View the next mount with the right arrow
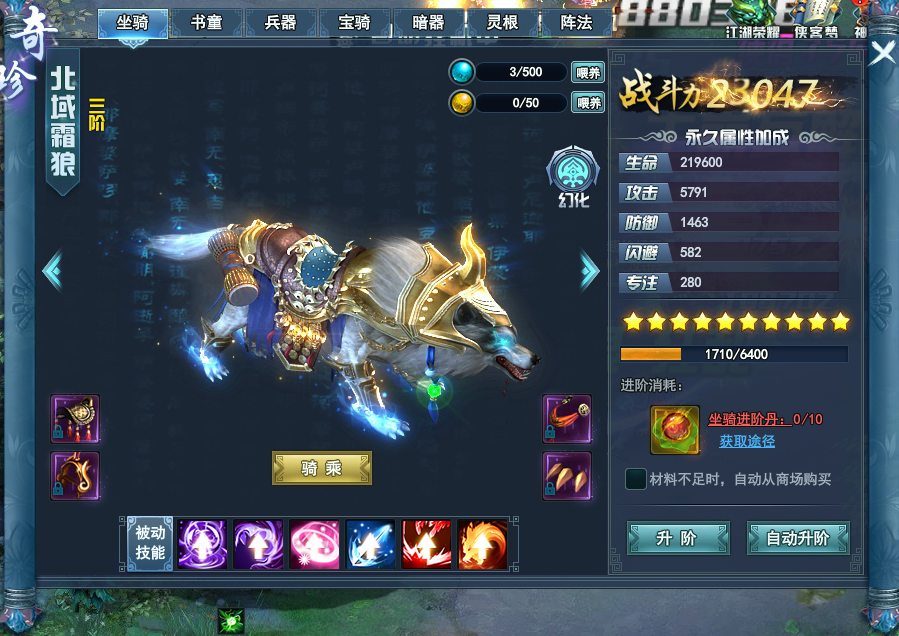Viewport: 899px width, 636px height. tap(590, 269)
